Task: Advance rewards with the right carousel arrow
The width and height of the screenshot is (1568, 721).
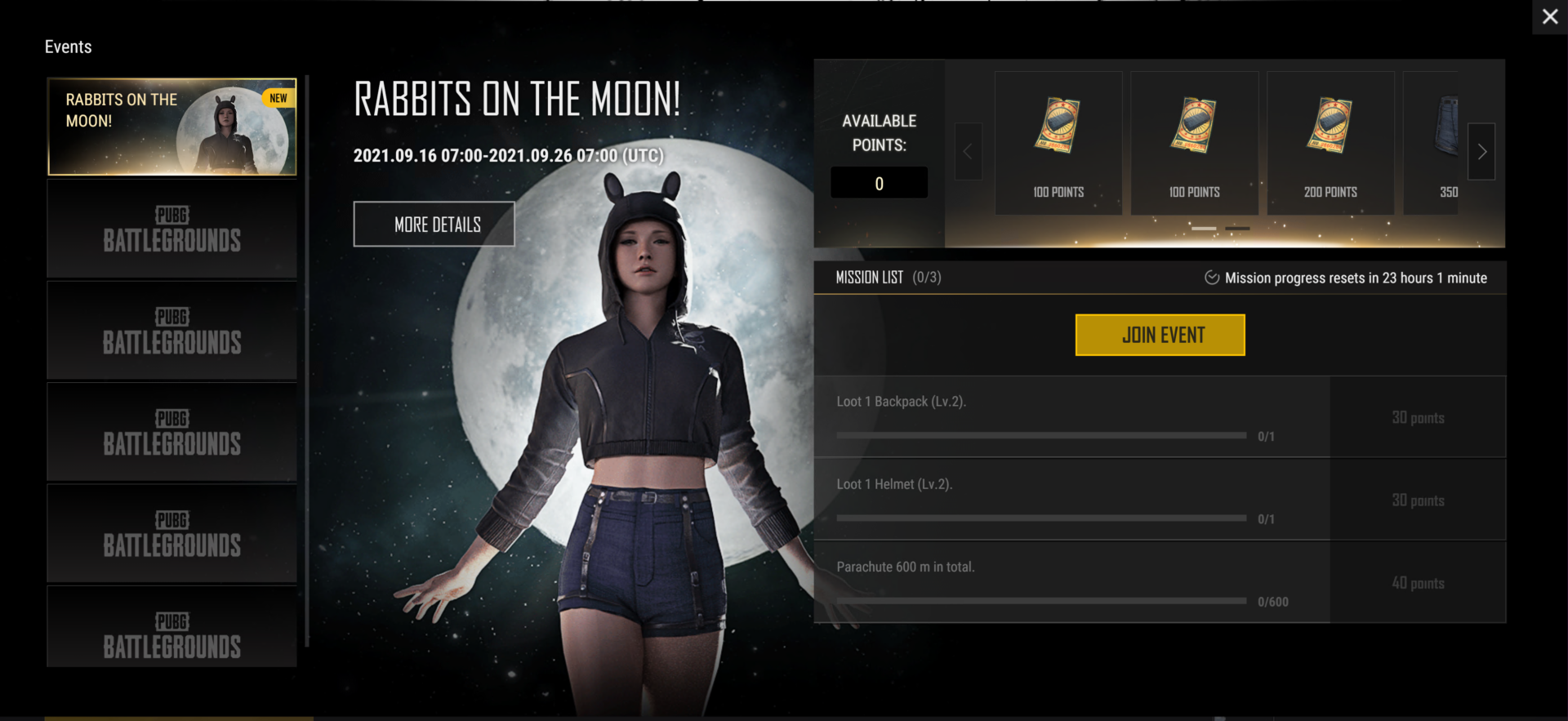Action: click(1482, 152)
